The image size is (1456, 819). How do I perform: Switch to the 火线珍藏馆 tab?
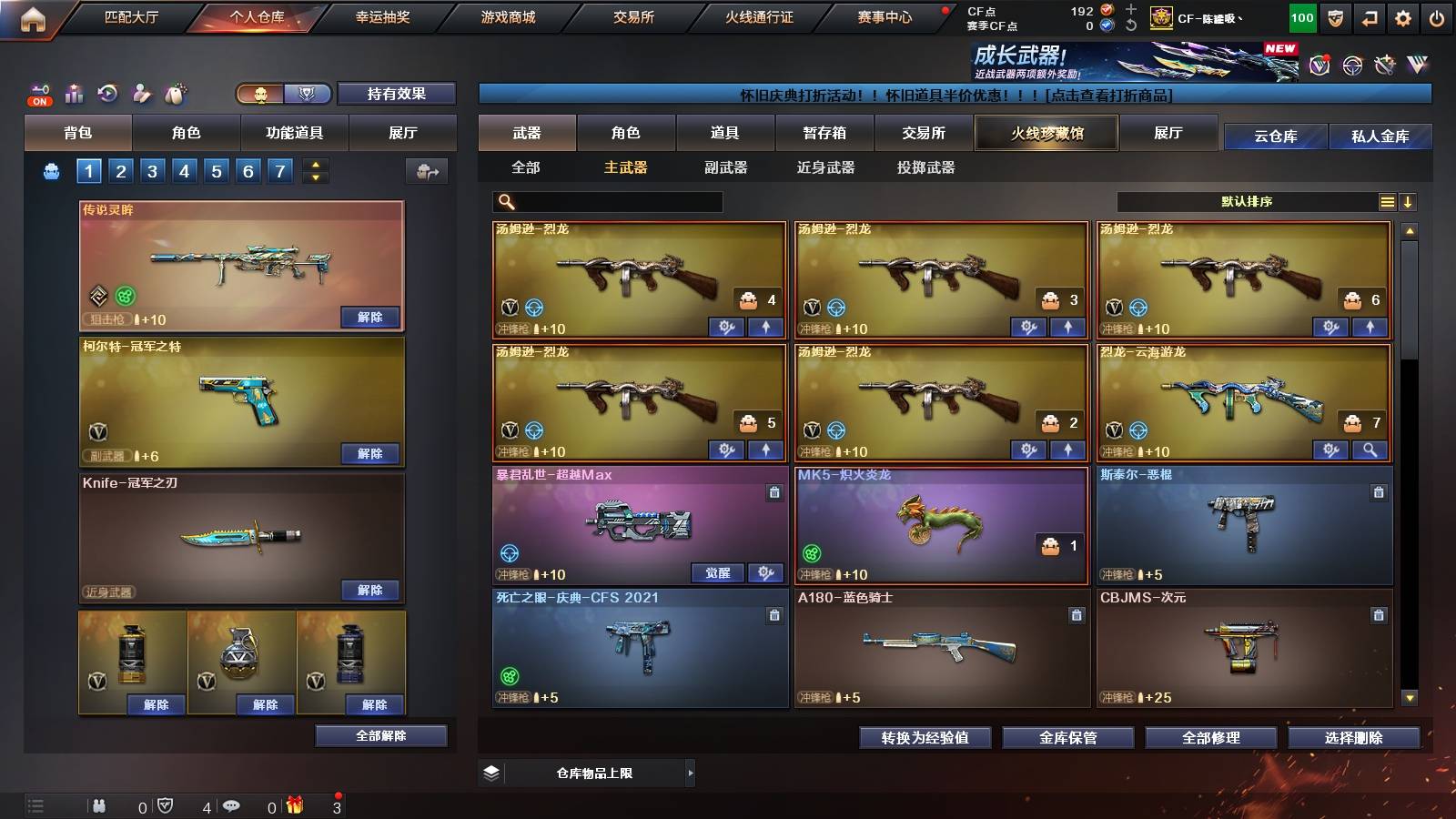[x=1046, y=133]
